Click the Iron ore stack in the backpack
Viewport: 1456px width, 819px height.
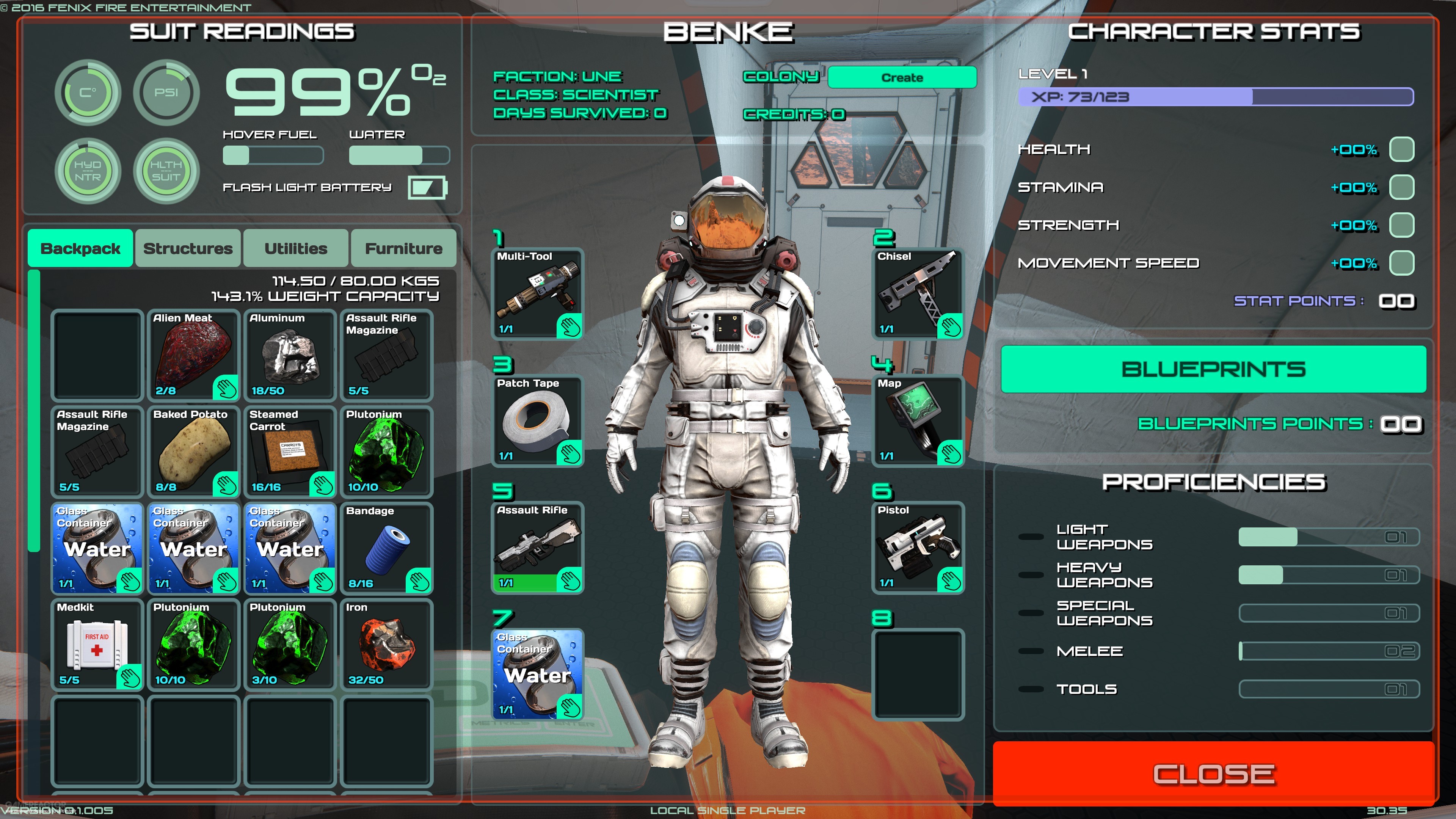tap(387, 644)
